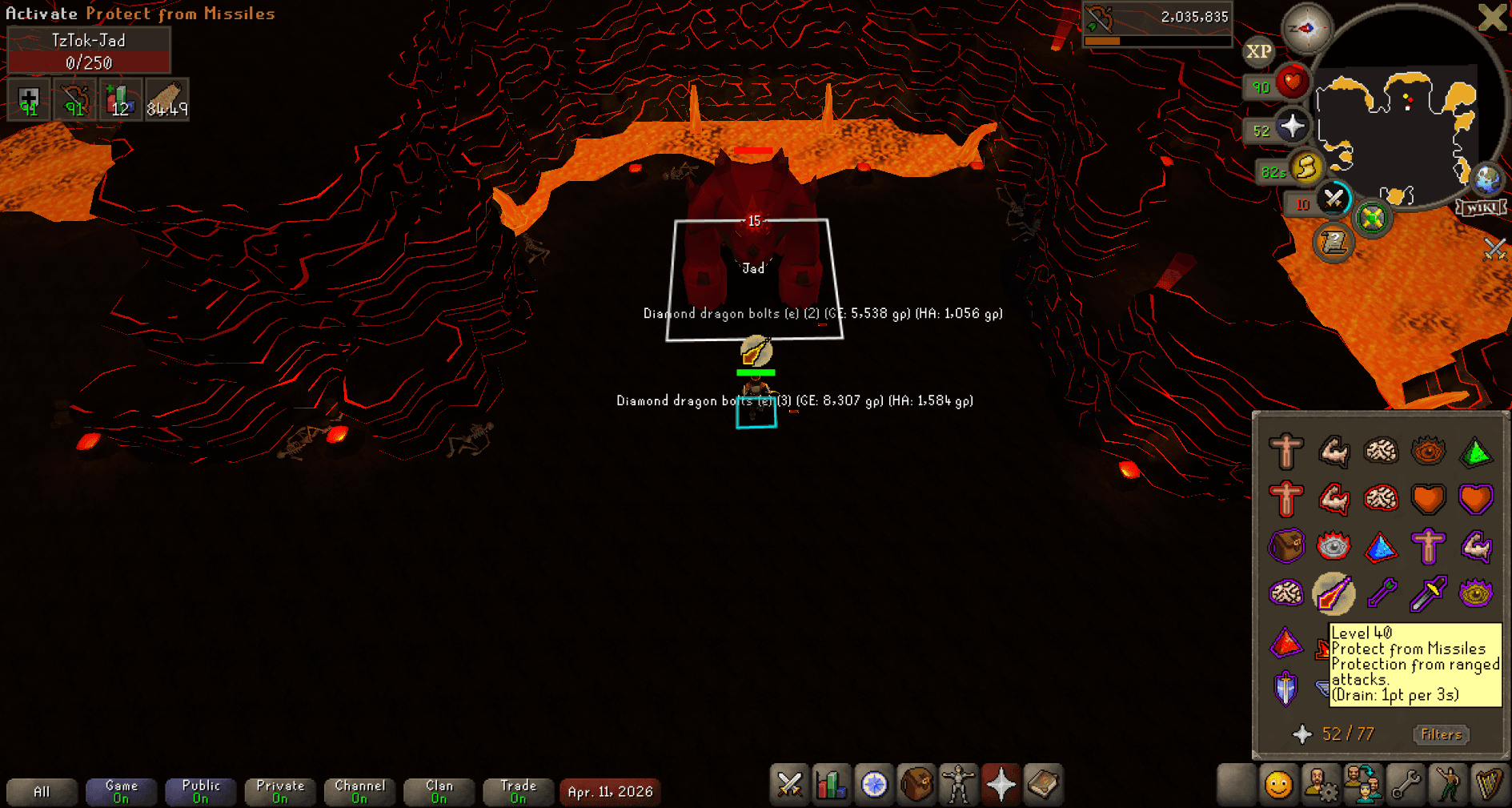1512x808 pixels.
Task: Open the worn equipment tab
Action: [x=959, y=785]
